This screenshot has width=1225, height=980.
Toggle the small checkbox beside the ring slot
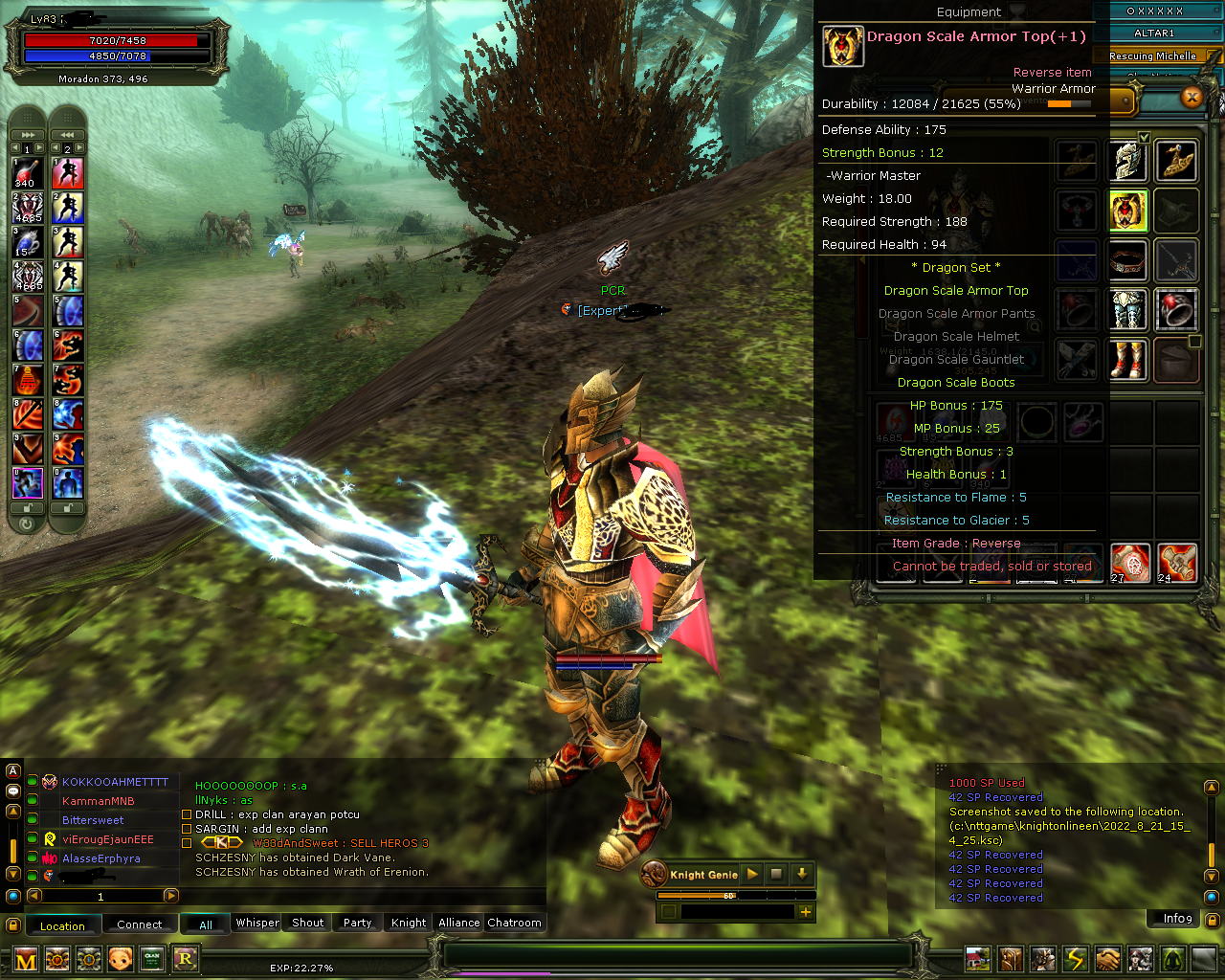coord(1194,340)
